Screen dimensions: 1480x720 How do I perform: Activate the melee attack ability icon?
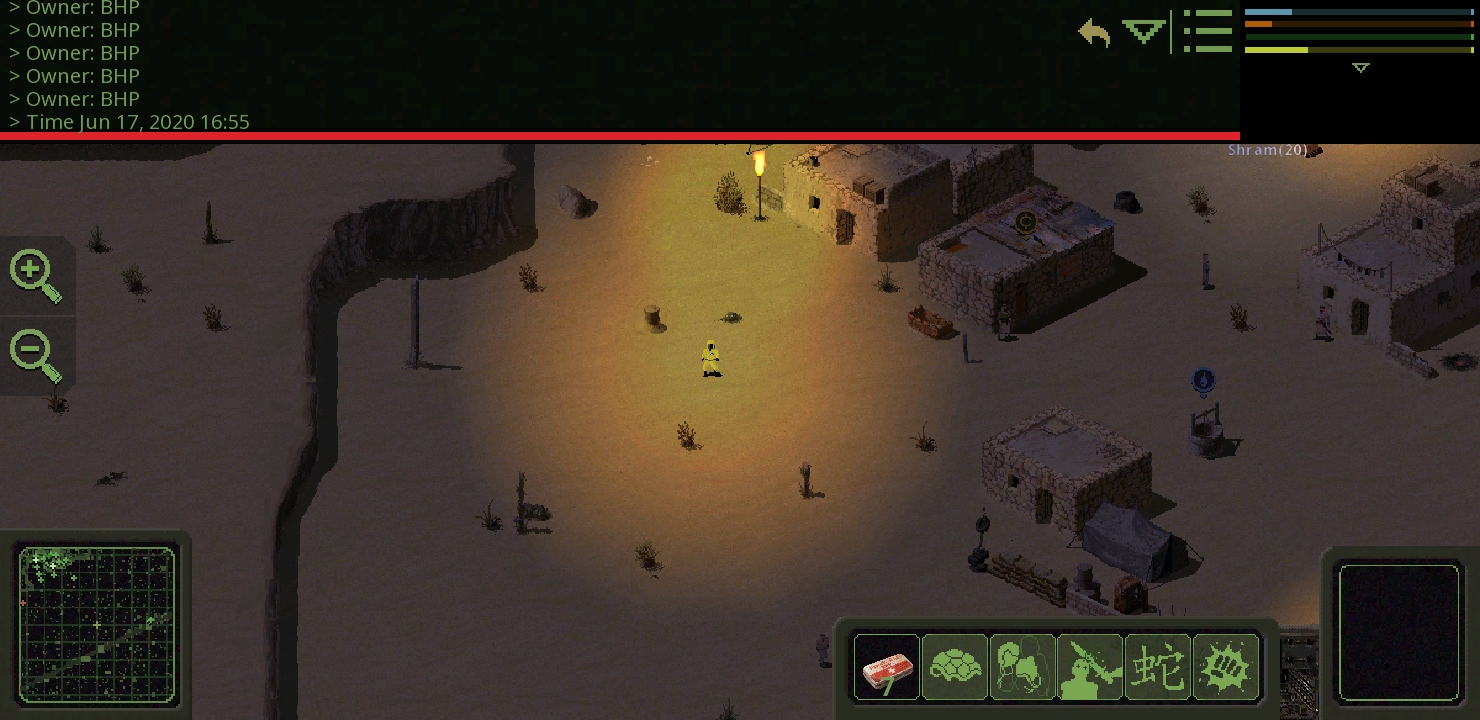coord(1090,667)
